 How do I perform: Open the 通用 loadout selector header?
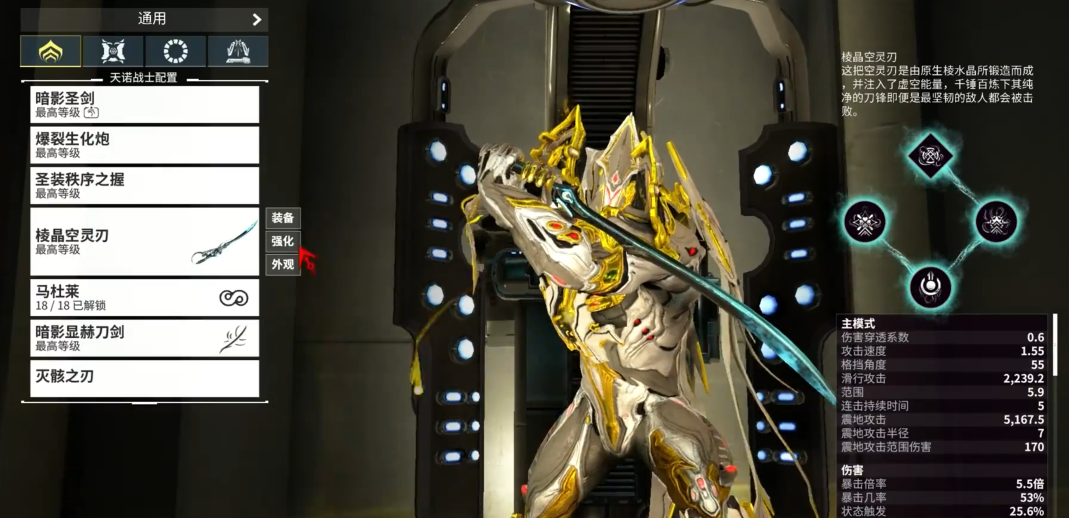pos(144,19)
